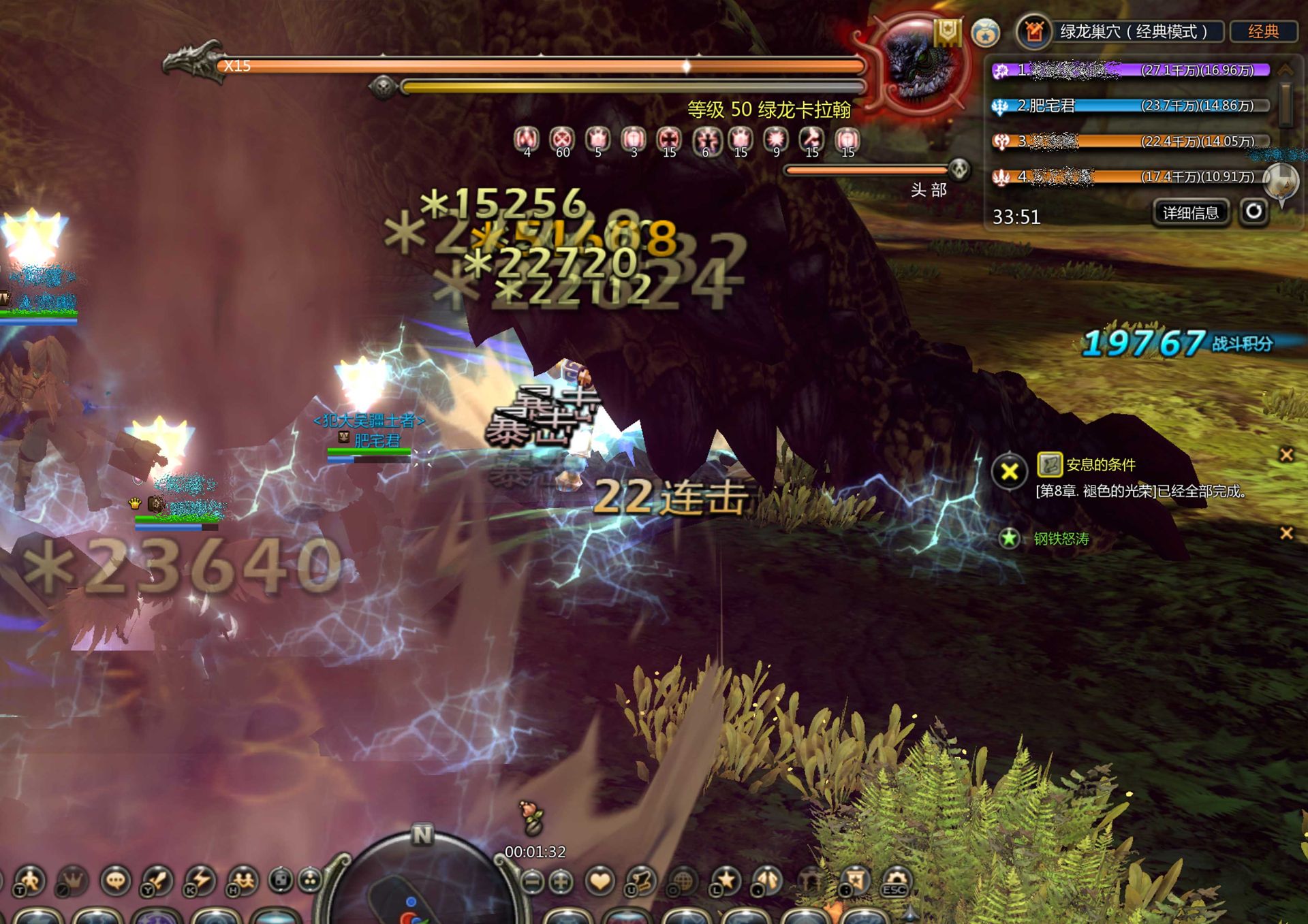
Task: Open the heart icon menu
Action: [599, 881]
